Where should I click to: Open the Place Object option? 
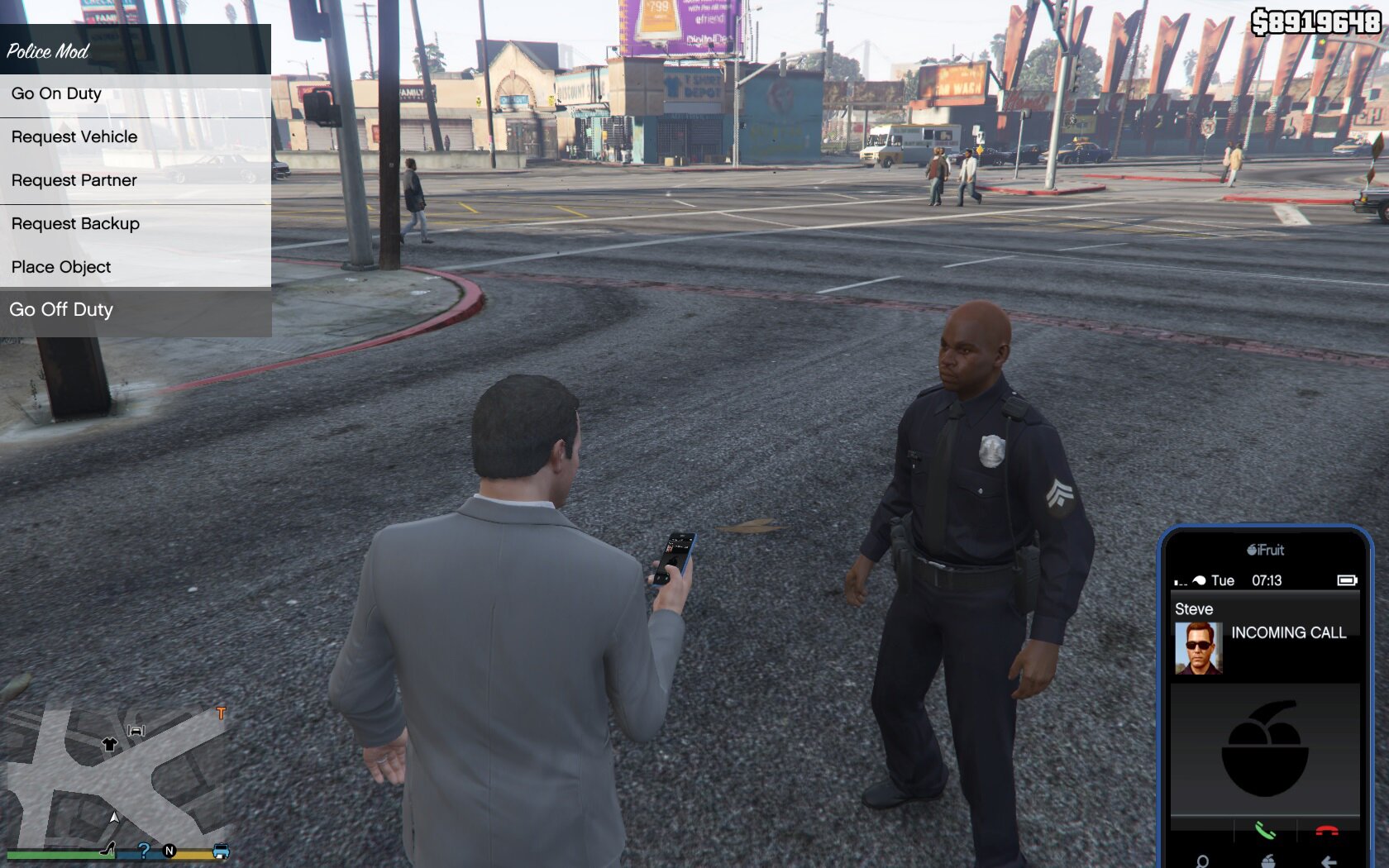[61, 267]
